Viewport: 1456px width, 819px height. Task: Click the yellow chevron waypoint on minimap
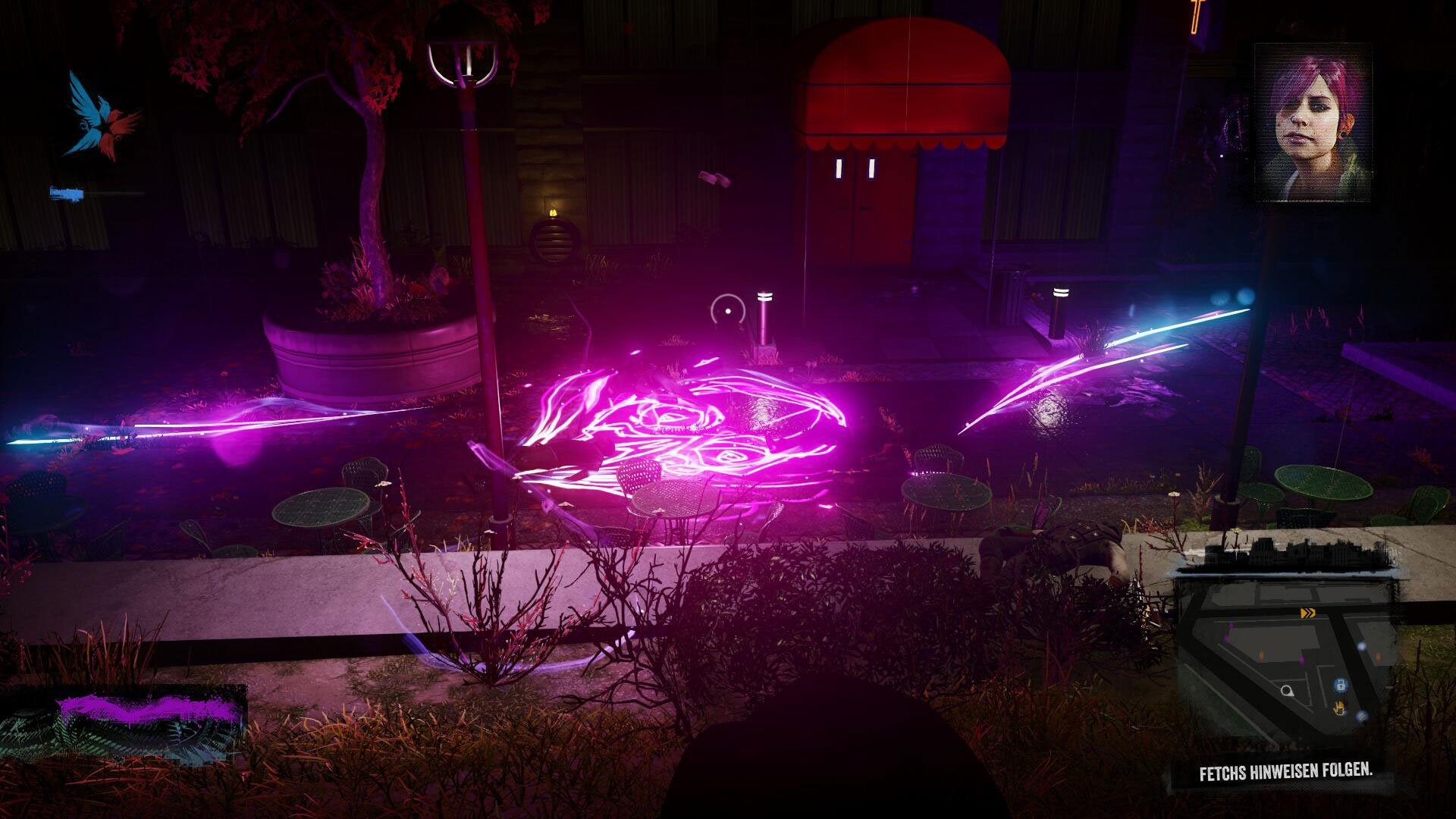pos(1309,613)
